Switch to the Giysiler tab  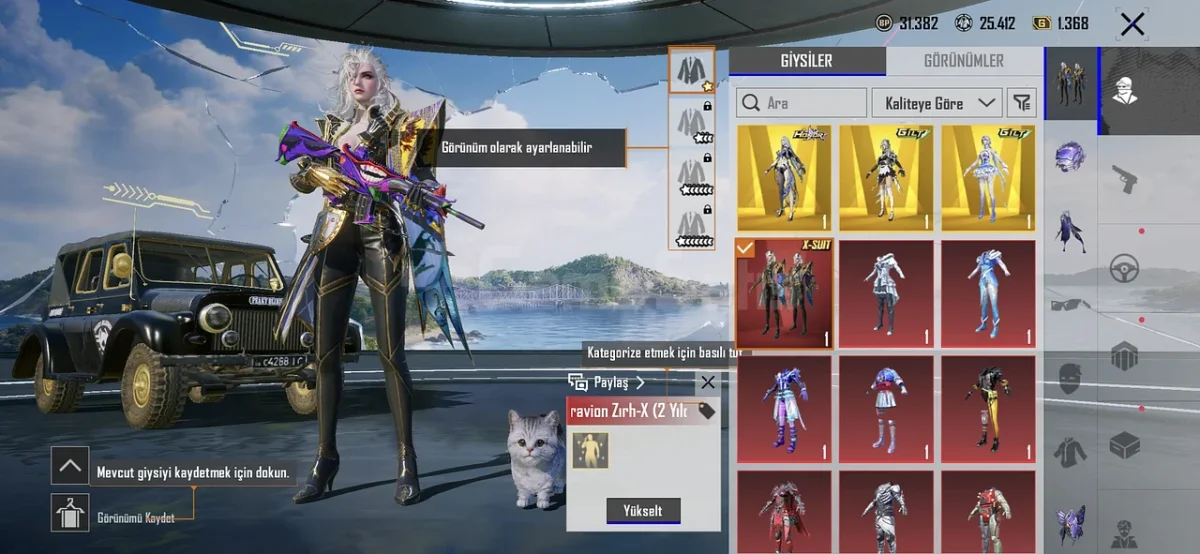pos(806,61)
